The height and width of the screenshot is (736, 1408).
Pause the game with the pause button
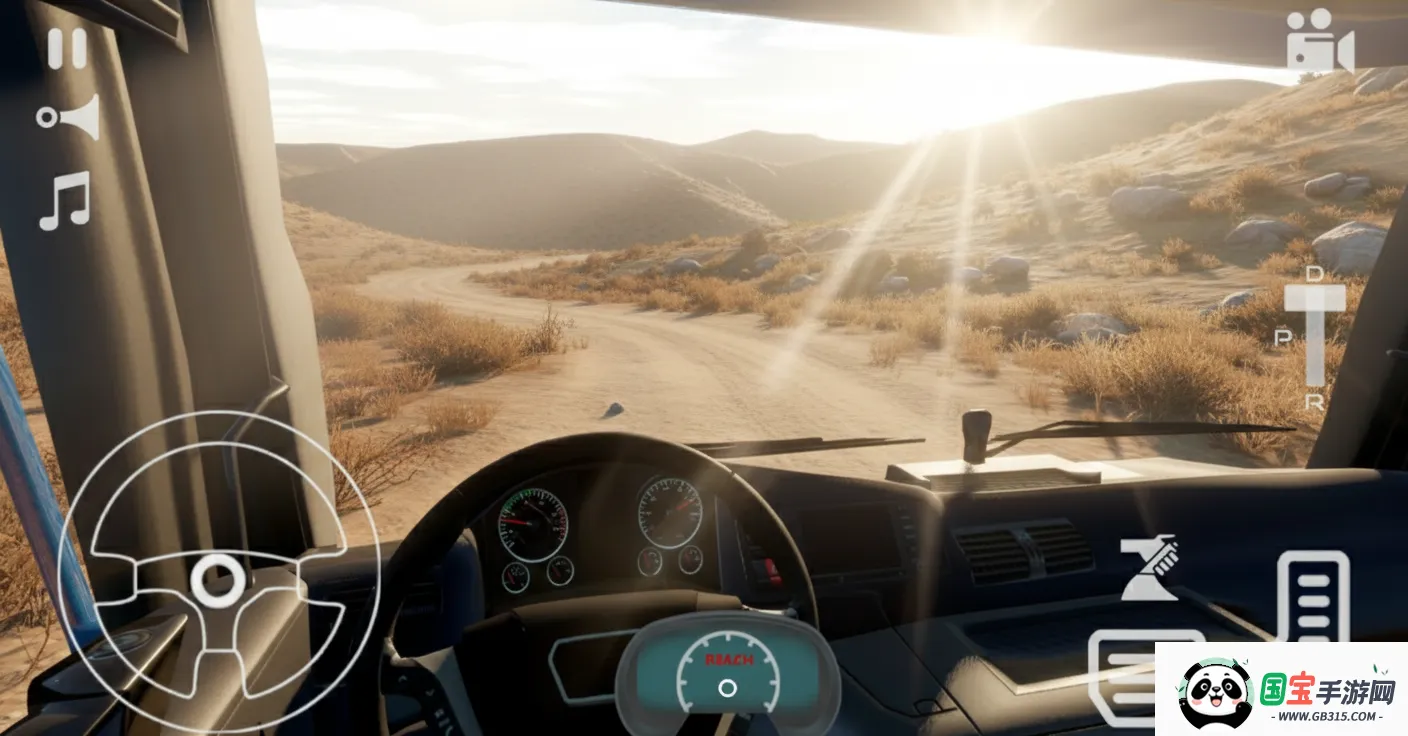[67, 48]
